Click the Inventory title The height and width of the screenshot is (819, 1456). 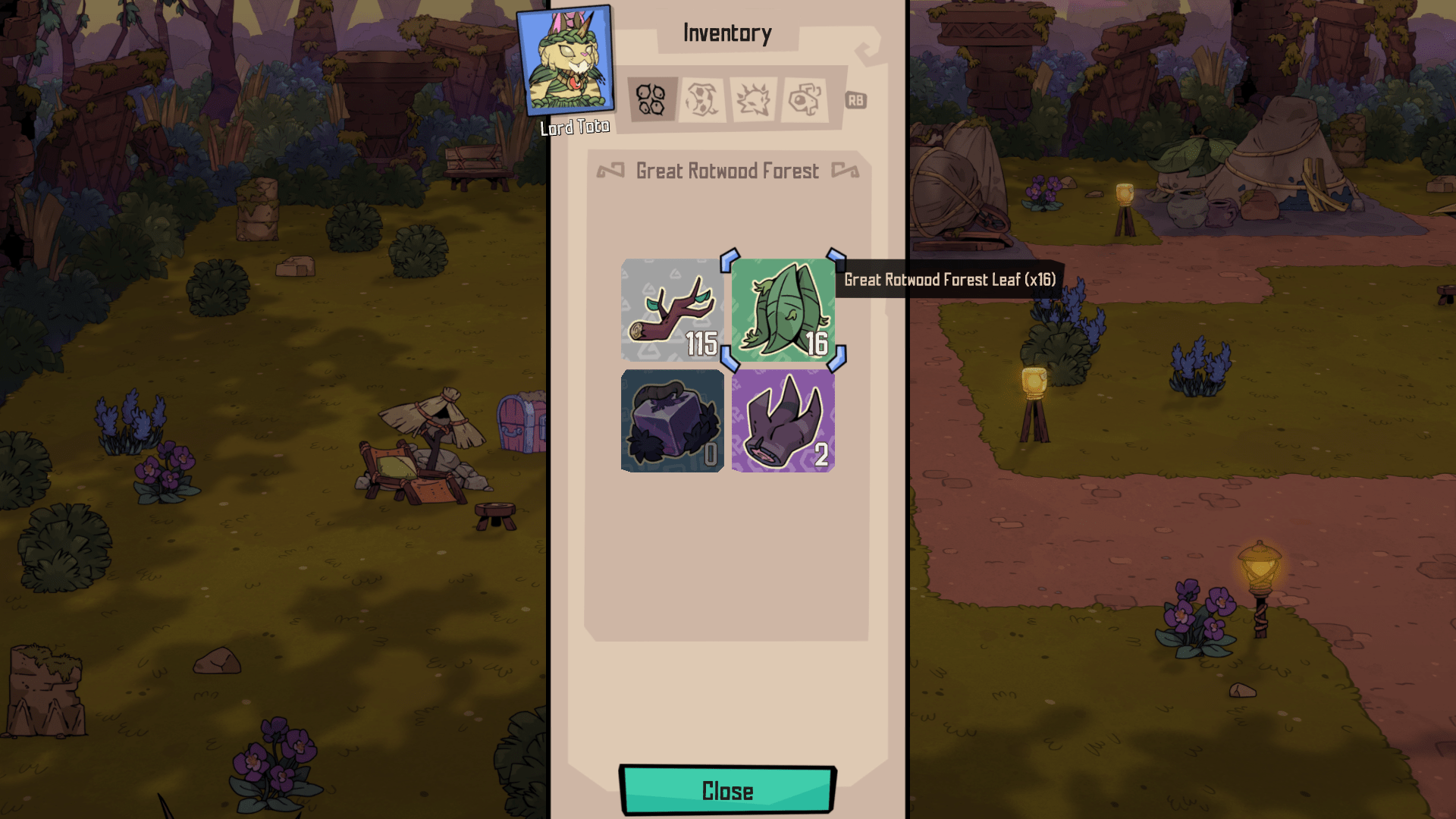pyautogui.click(x=726, y=33)
